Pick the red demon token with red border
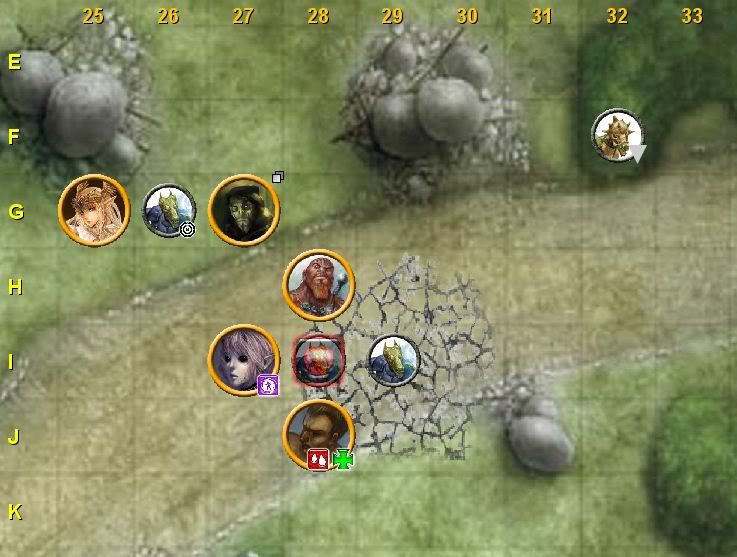The height and width of the screenshot is (557, 737). click(x=319, y=360)
